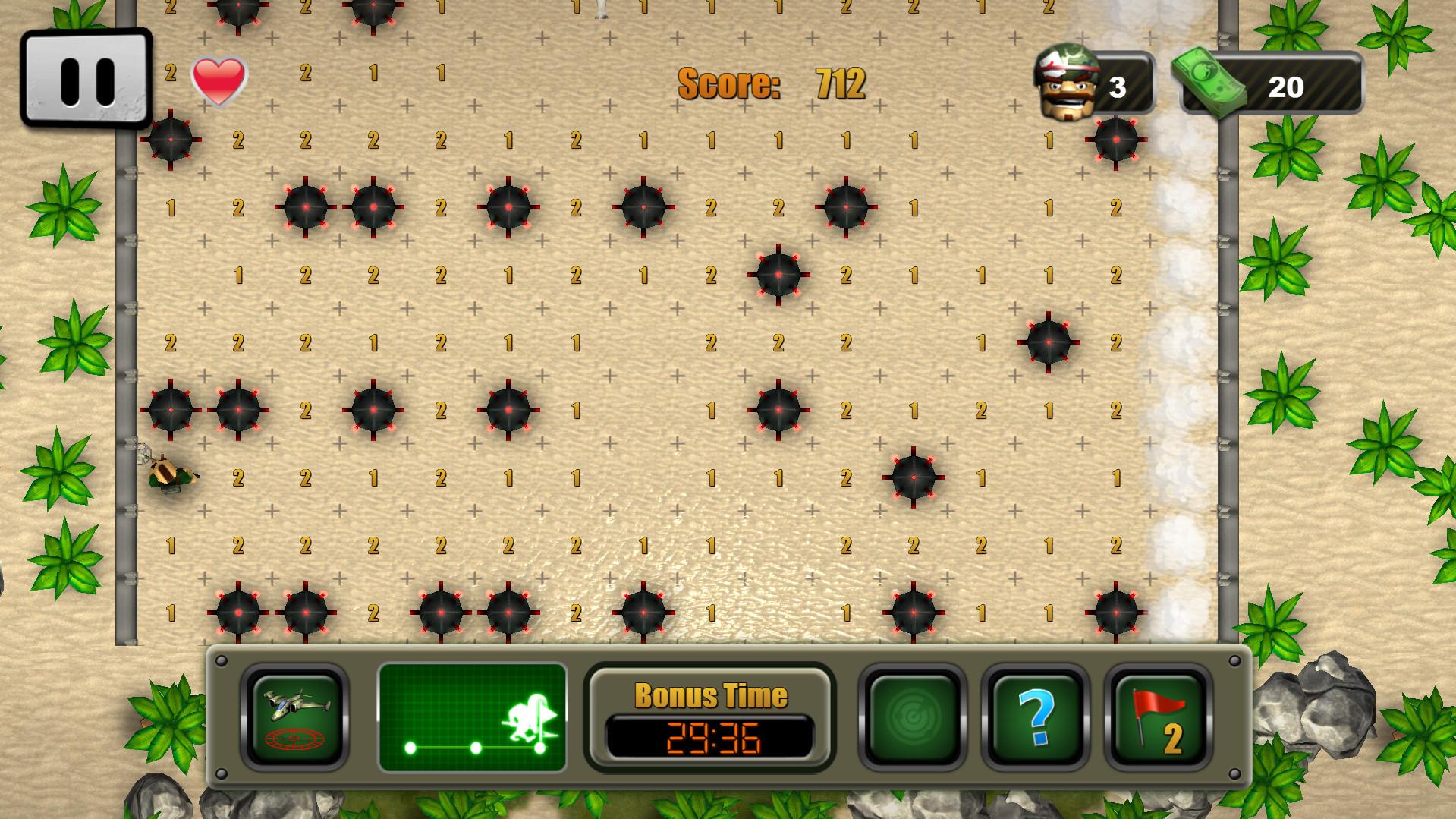1456x819 pixels.
Task: Click the mine near the right road
Action: [x=1049, y=343]
